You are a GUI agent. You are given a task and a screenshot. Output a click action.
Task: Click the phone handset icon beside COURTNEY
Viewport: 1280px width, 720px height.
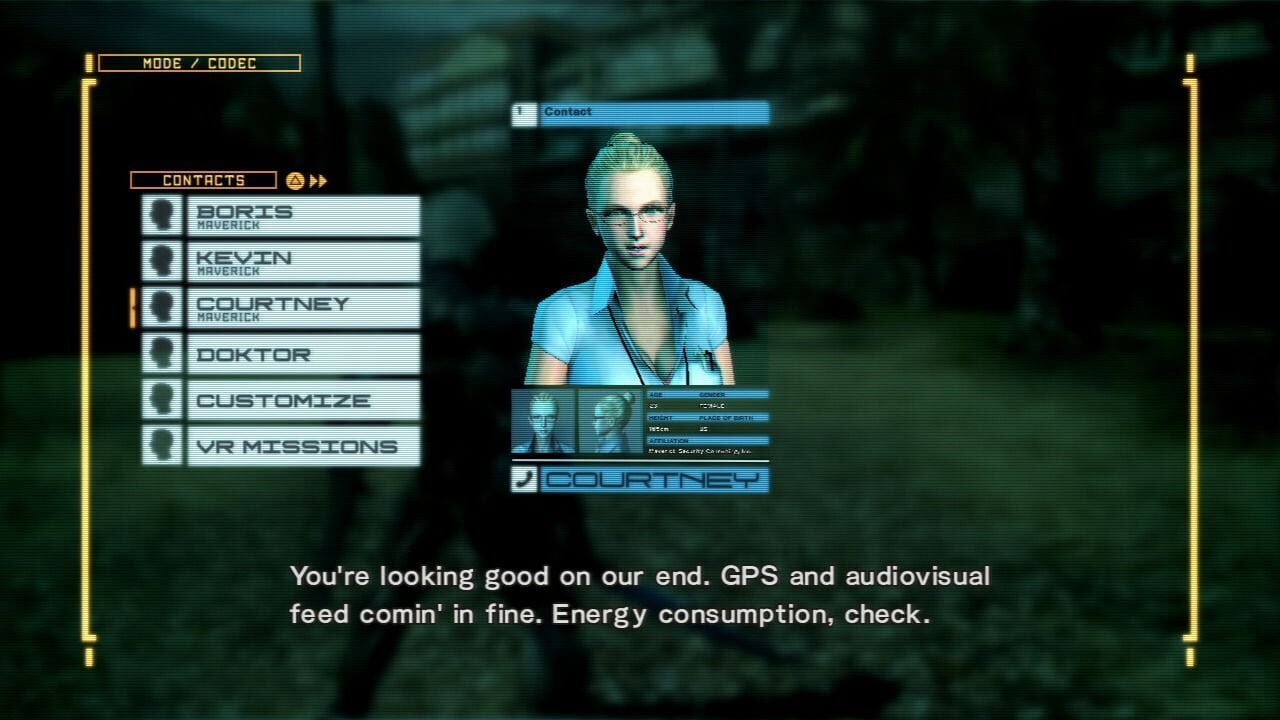(523, 480)
